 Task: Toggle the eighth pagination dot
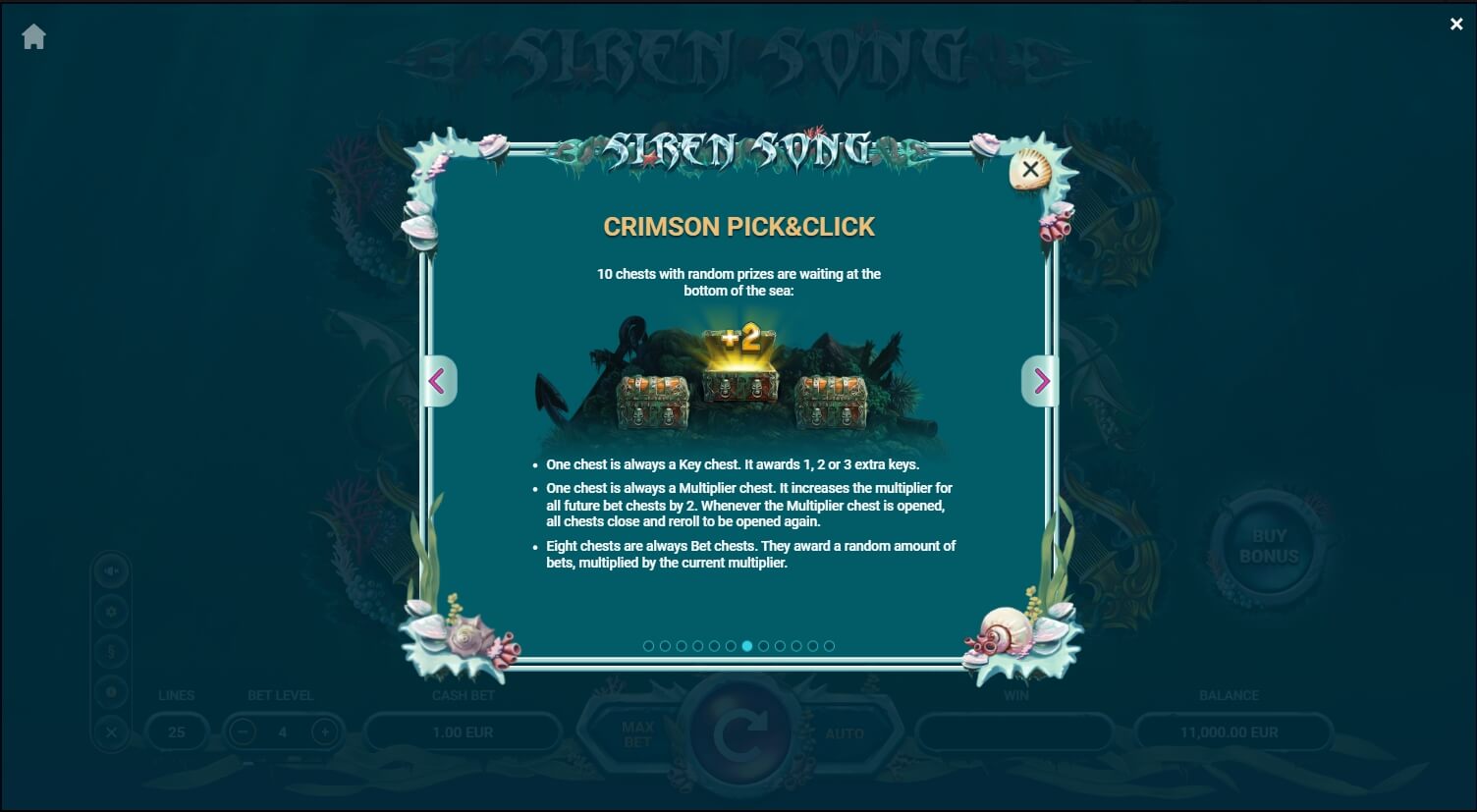(764, 646)
